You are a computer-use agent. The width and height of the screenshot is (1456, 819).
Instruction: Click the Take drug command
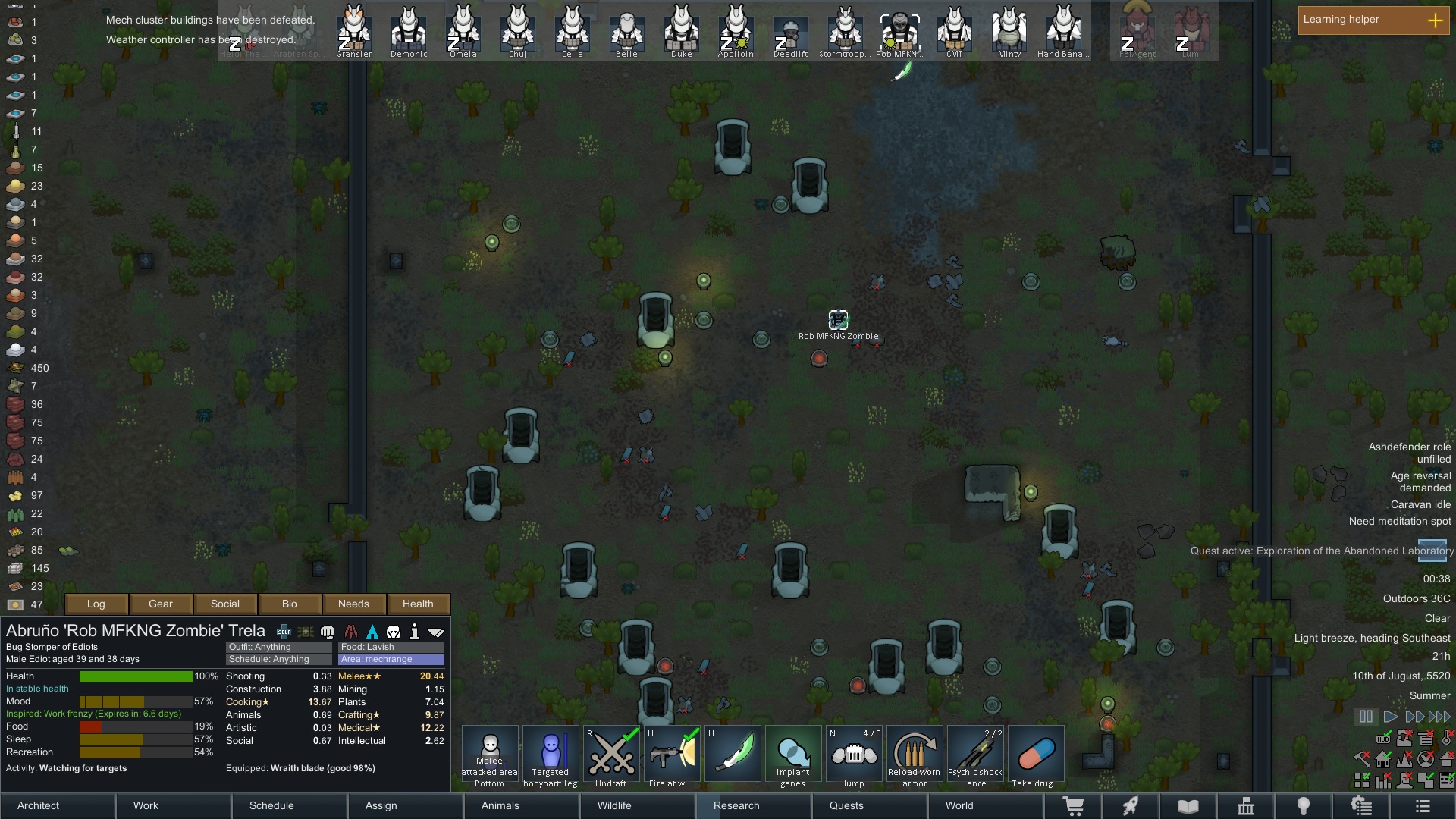coord(1036,756)
